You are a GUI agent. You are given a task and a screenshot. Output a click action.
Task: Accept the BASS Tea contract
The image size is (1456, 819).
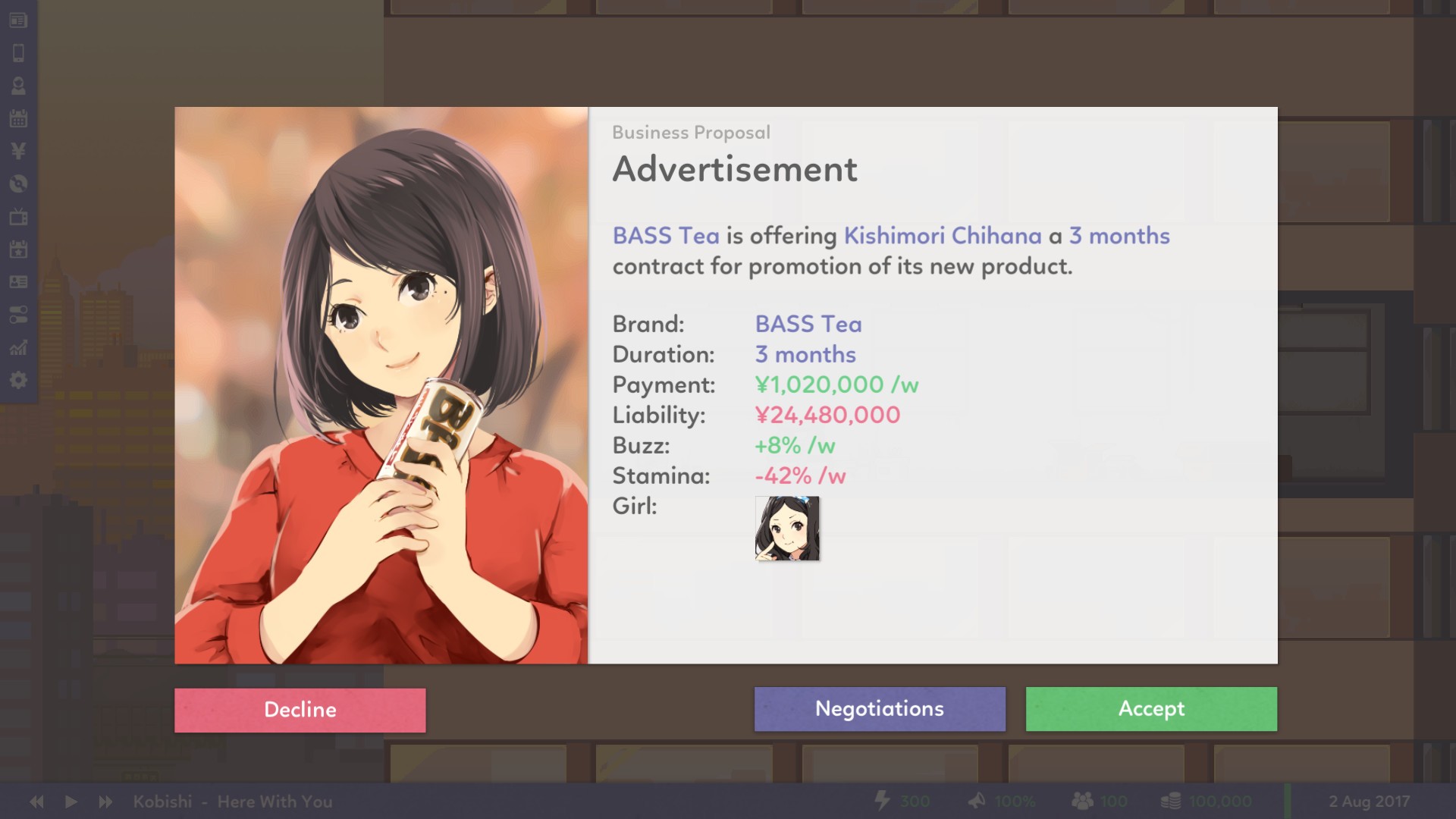(x=1150, y=709)
